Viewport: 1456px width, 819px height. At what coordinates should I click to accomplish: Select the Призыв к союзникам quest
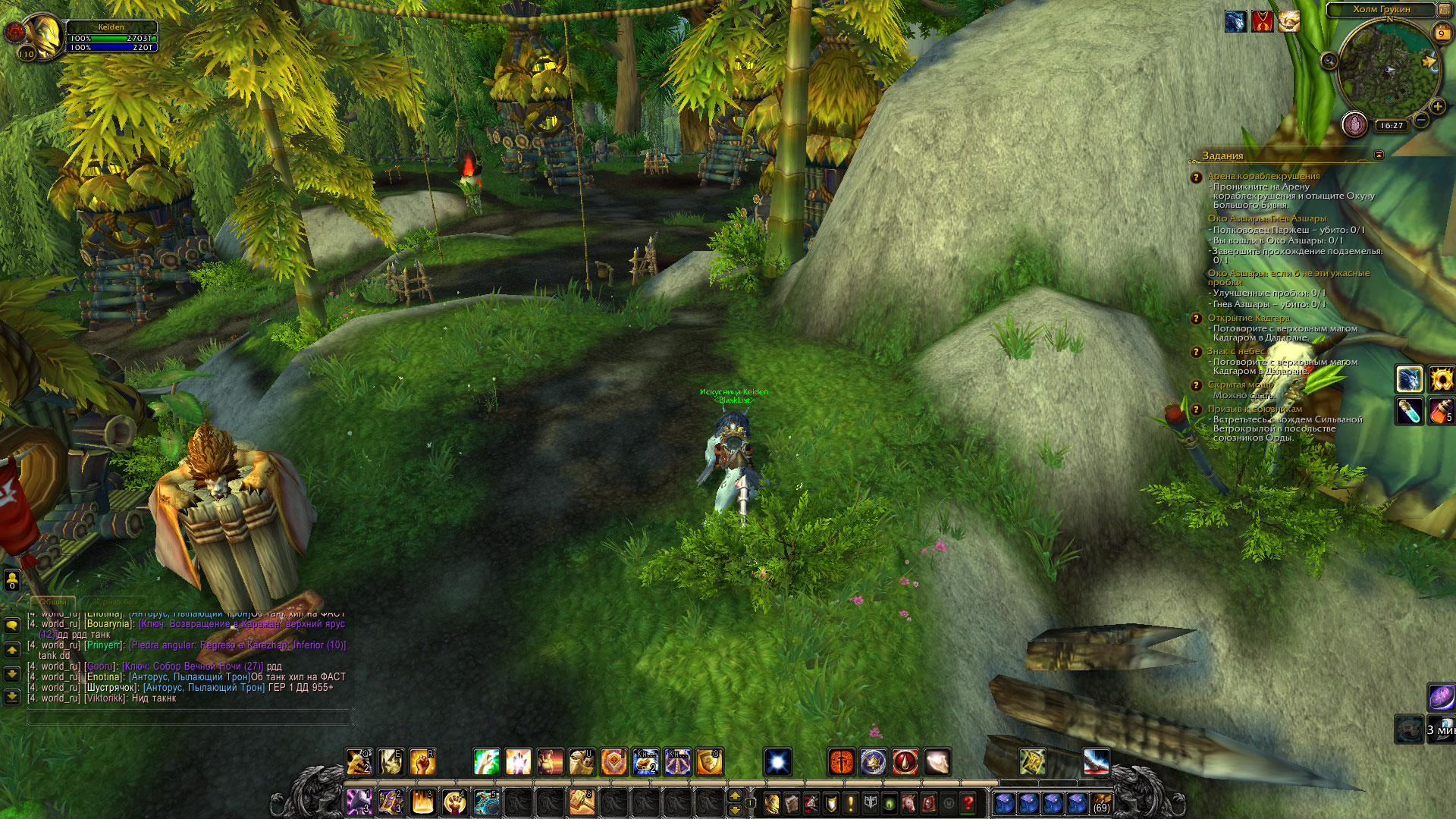(1254, 409)
